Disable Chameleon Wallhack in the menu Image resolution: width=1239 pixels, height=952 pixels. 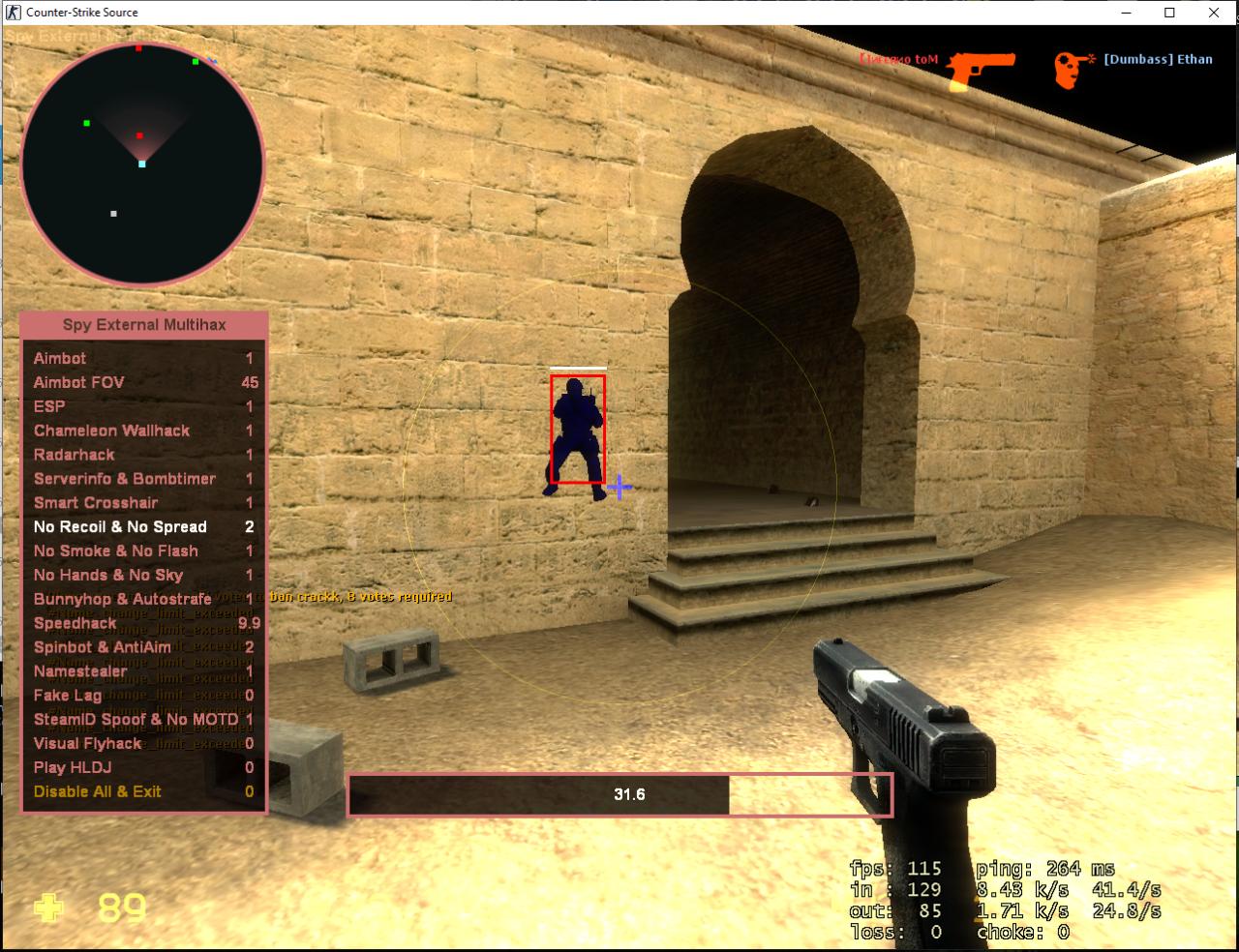point(110,431)
